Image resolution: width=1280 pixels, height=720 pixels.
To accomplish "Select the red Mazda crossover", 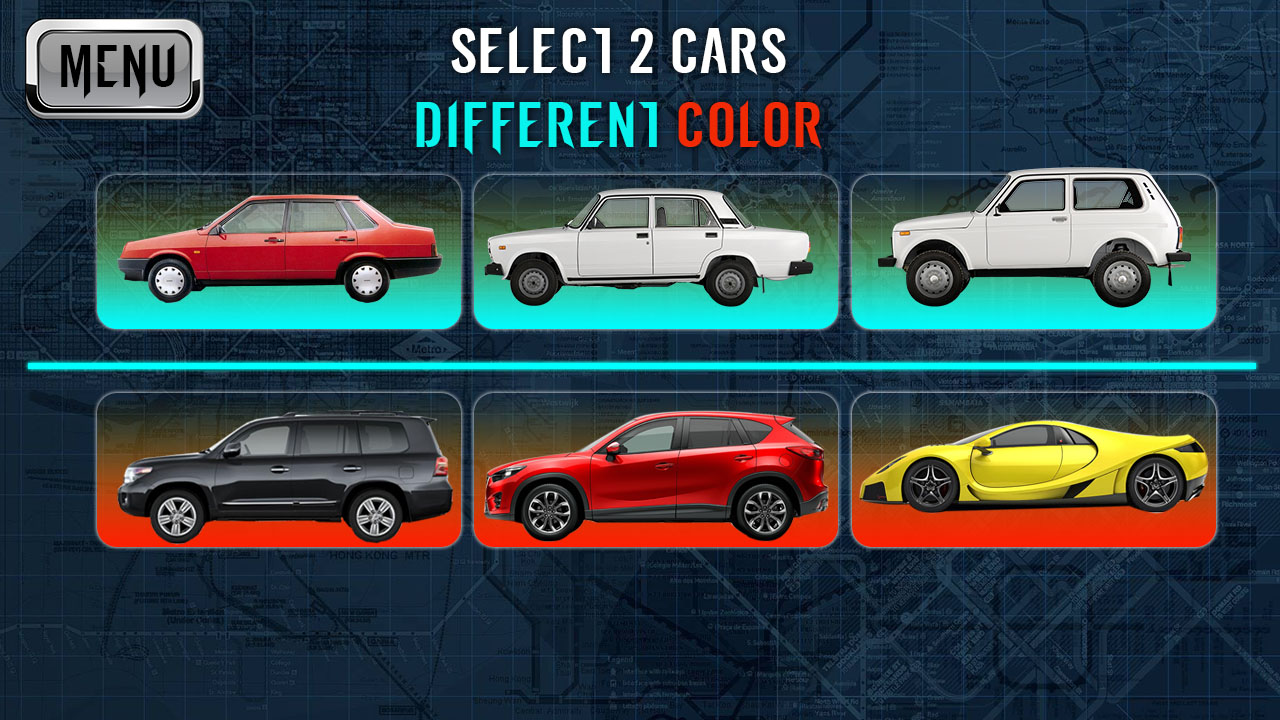I will coord(650,470).
